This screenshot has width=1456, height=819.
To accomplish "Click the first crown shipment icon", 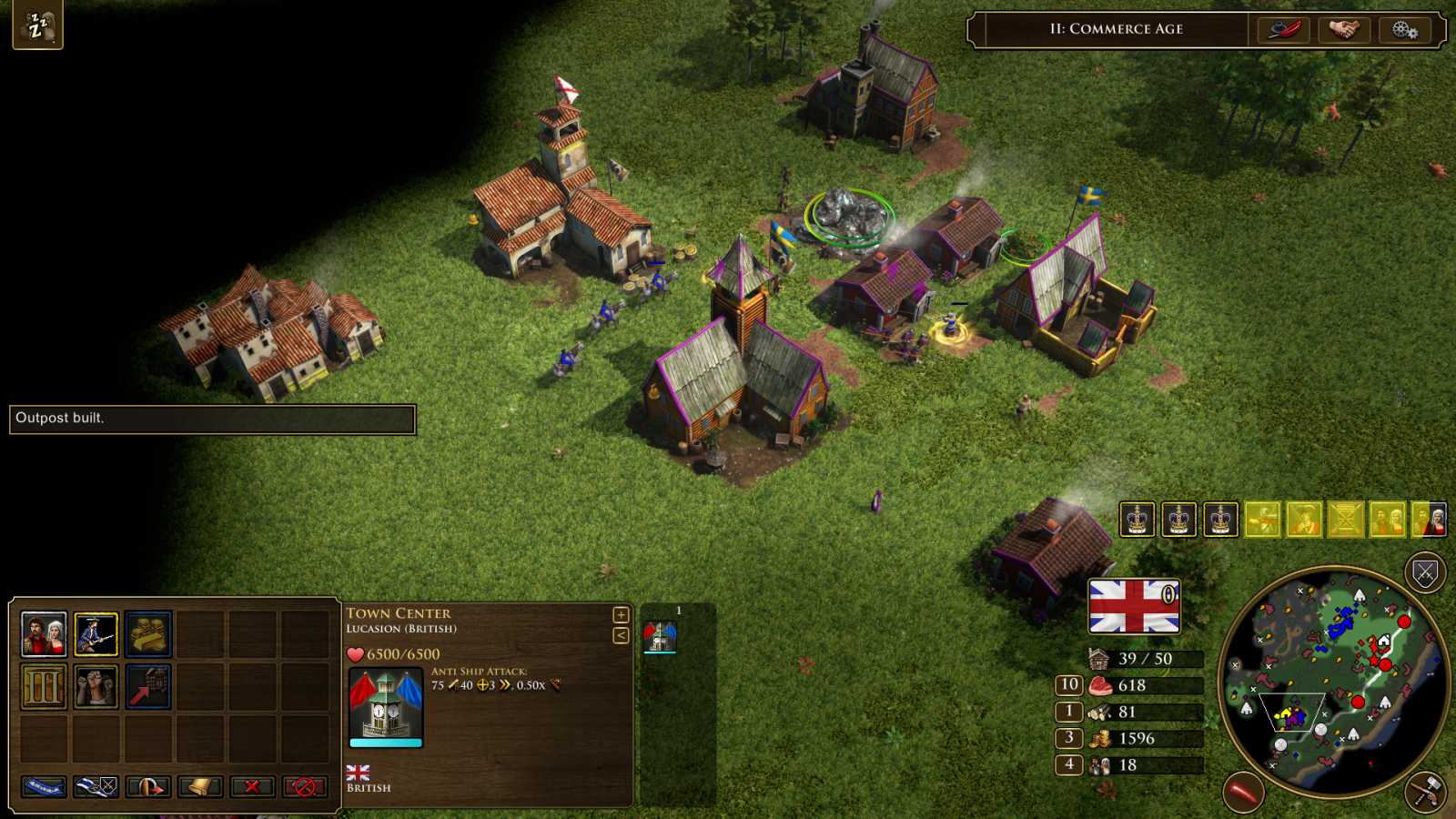I will coord(1137,521).
